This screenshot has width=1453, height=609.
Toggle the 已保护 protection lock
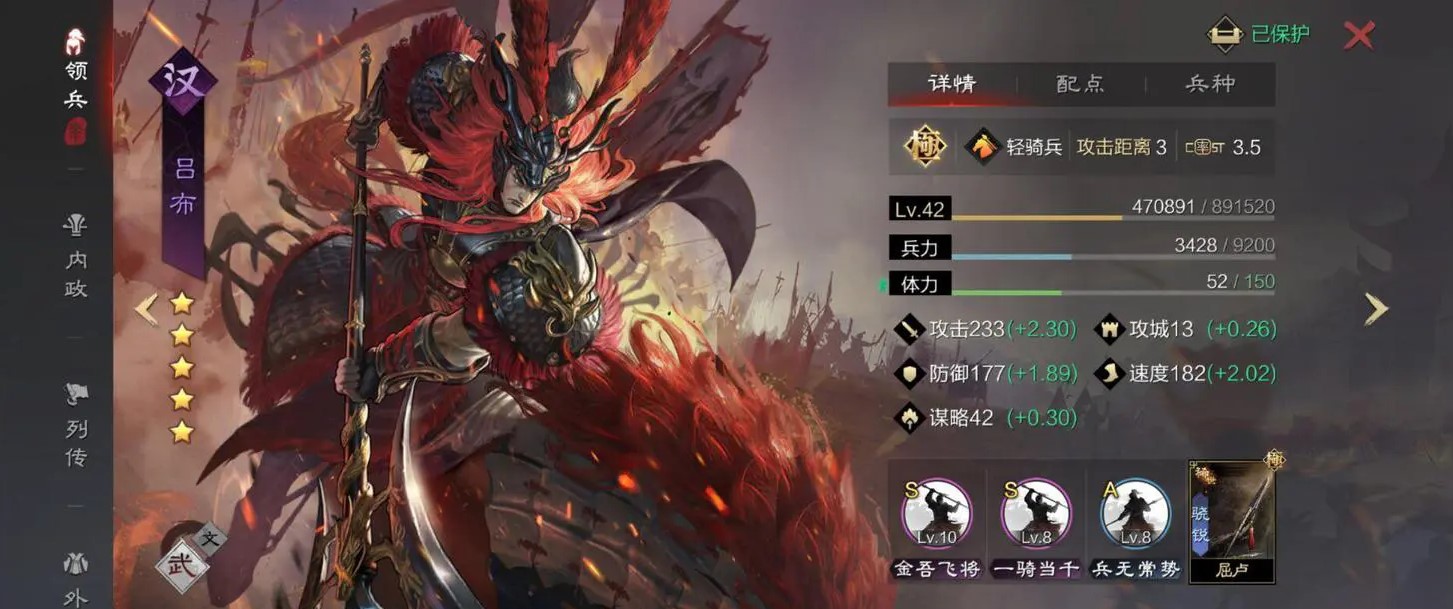(x=1258, y=34)
